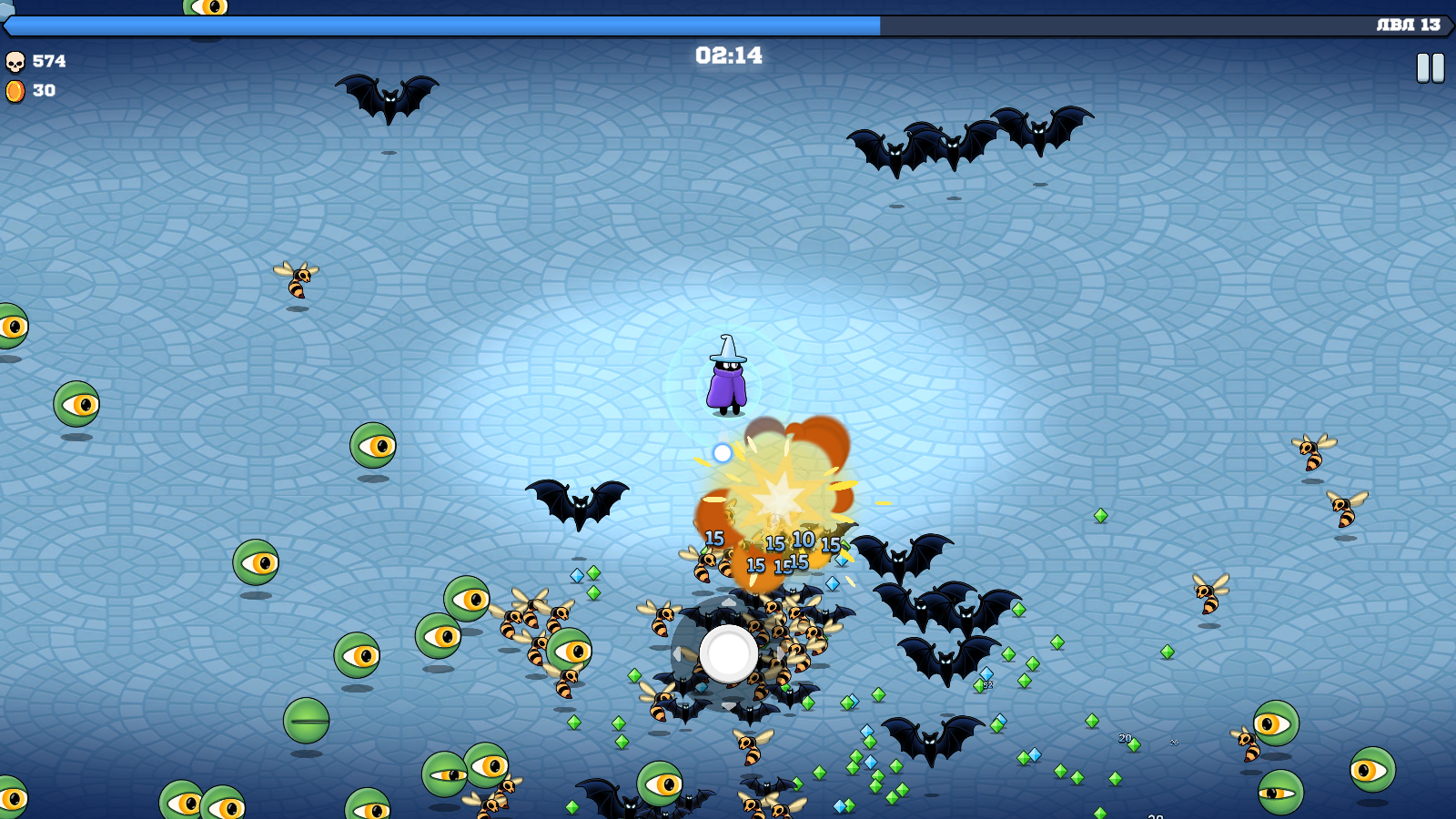Click the 574 kill count text
1456x819 pixels.
coord(50,62)
